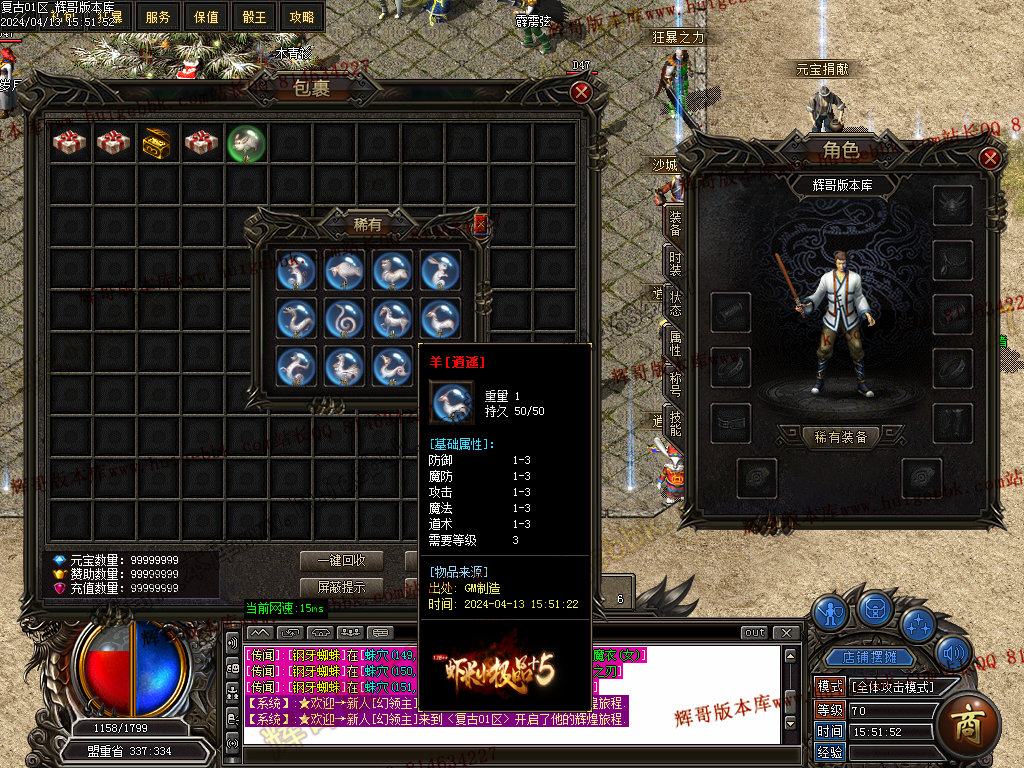
Task: Open the 保值 top menu button
Action: pos(206,17)
